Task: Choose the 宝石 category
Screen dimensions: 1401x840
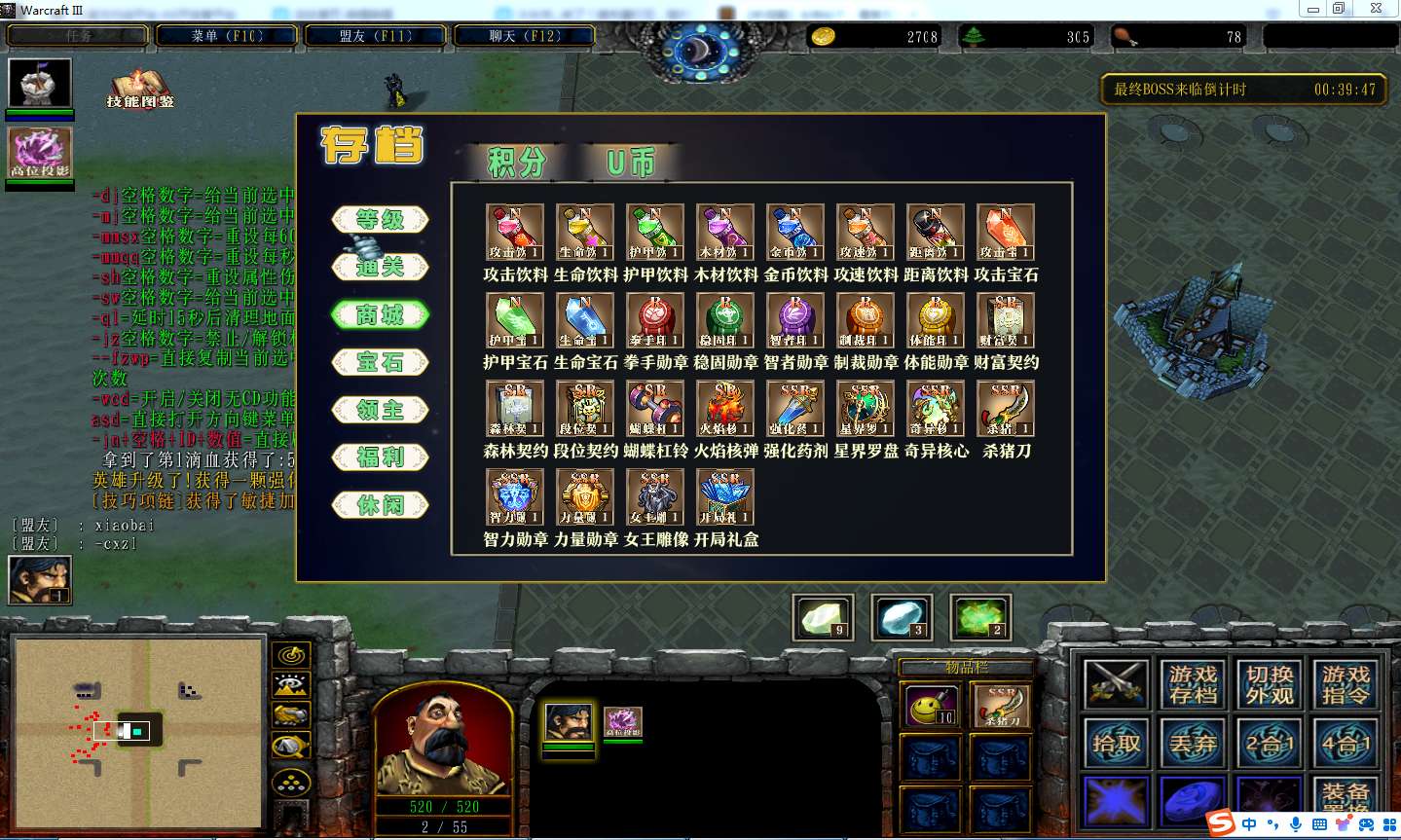Action: click(x=380, y=362)
